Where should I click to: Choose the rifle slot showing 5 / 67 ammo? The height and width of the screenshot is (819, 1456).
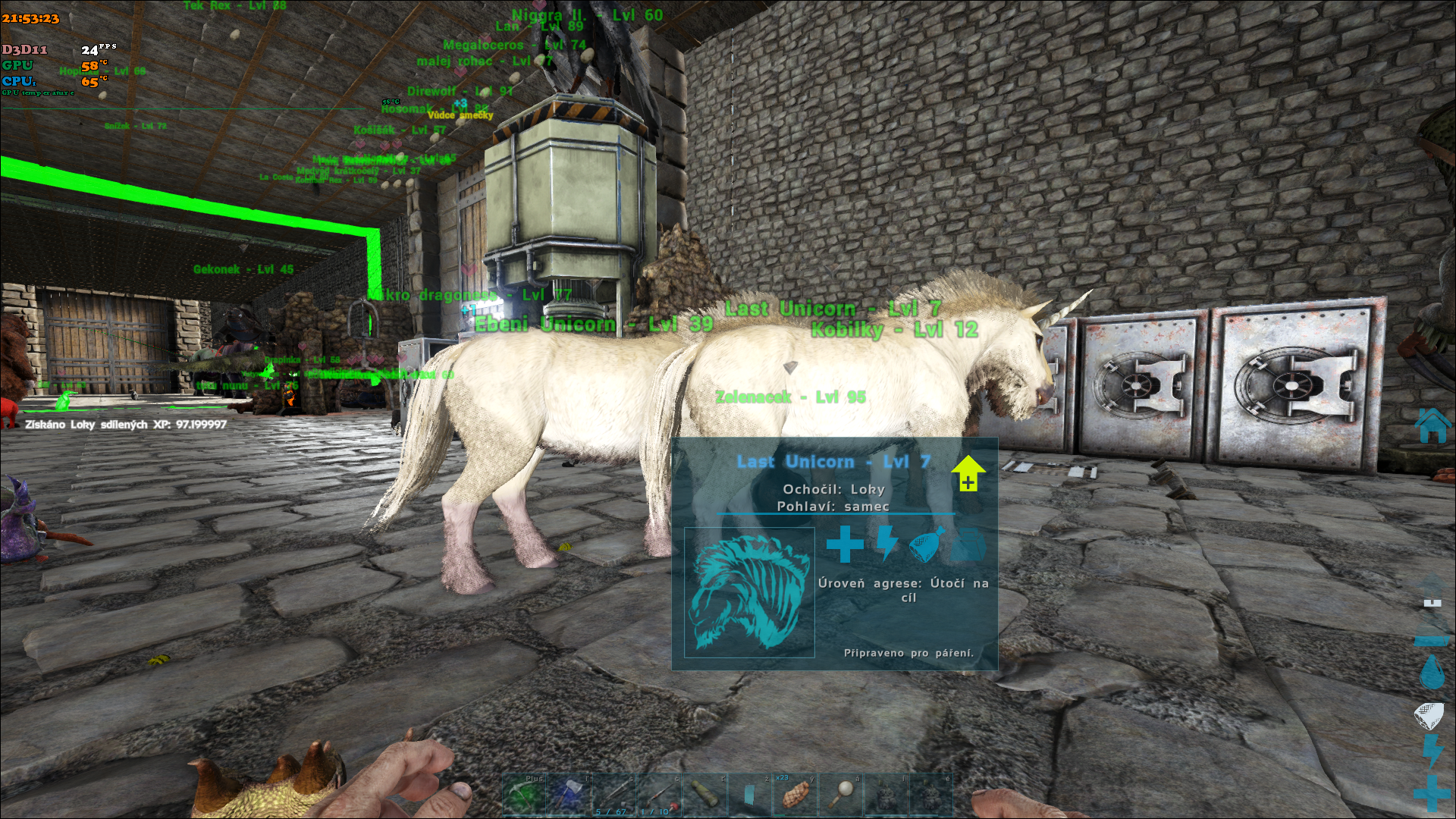613,795
